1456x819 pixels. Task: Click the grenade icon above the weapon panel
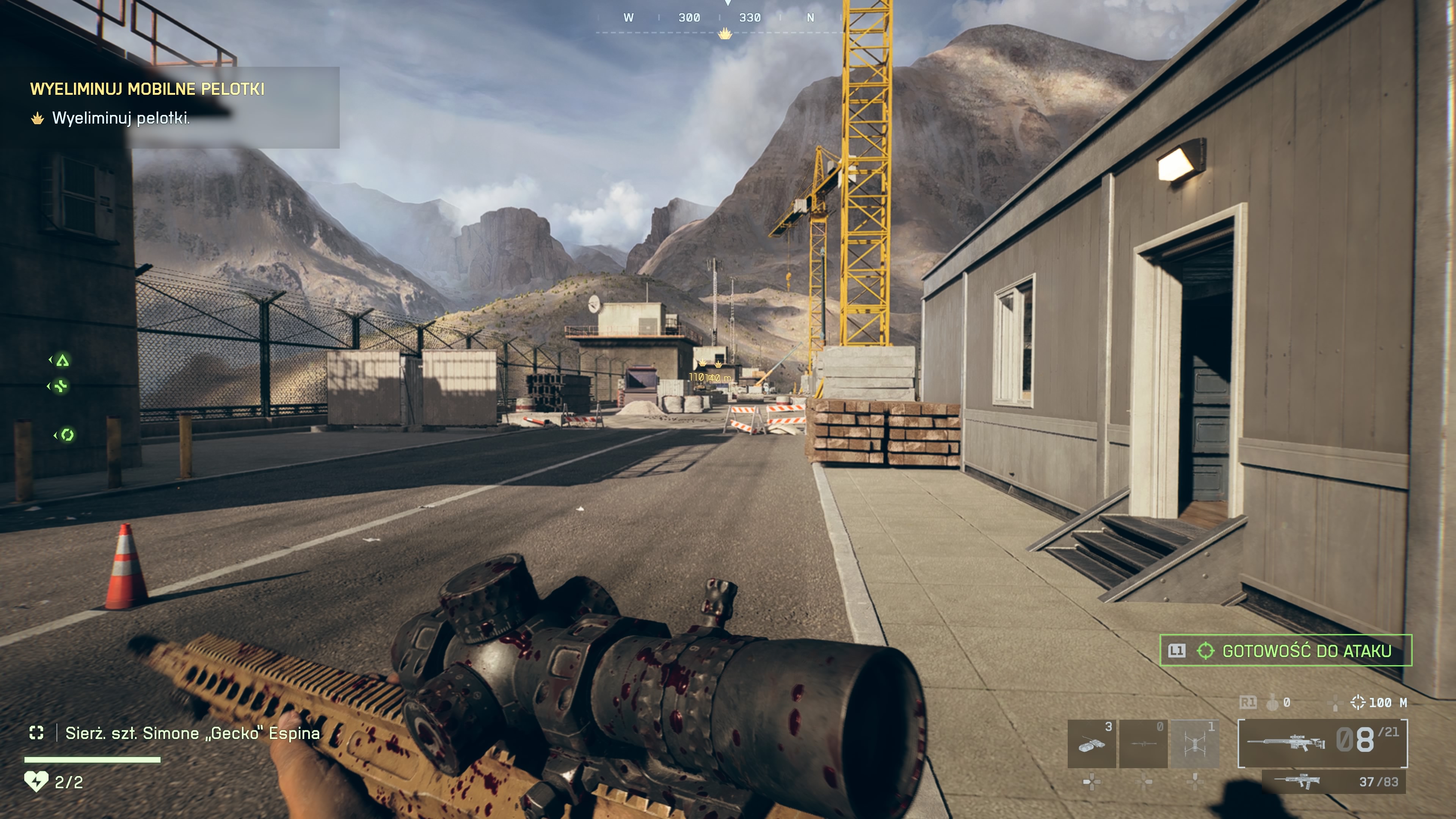(1272, 703)
